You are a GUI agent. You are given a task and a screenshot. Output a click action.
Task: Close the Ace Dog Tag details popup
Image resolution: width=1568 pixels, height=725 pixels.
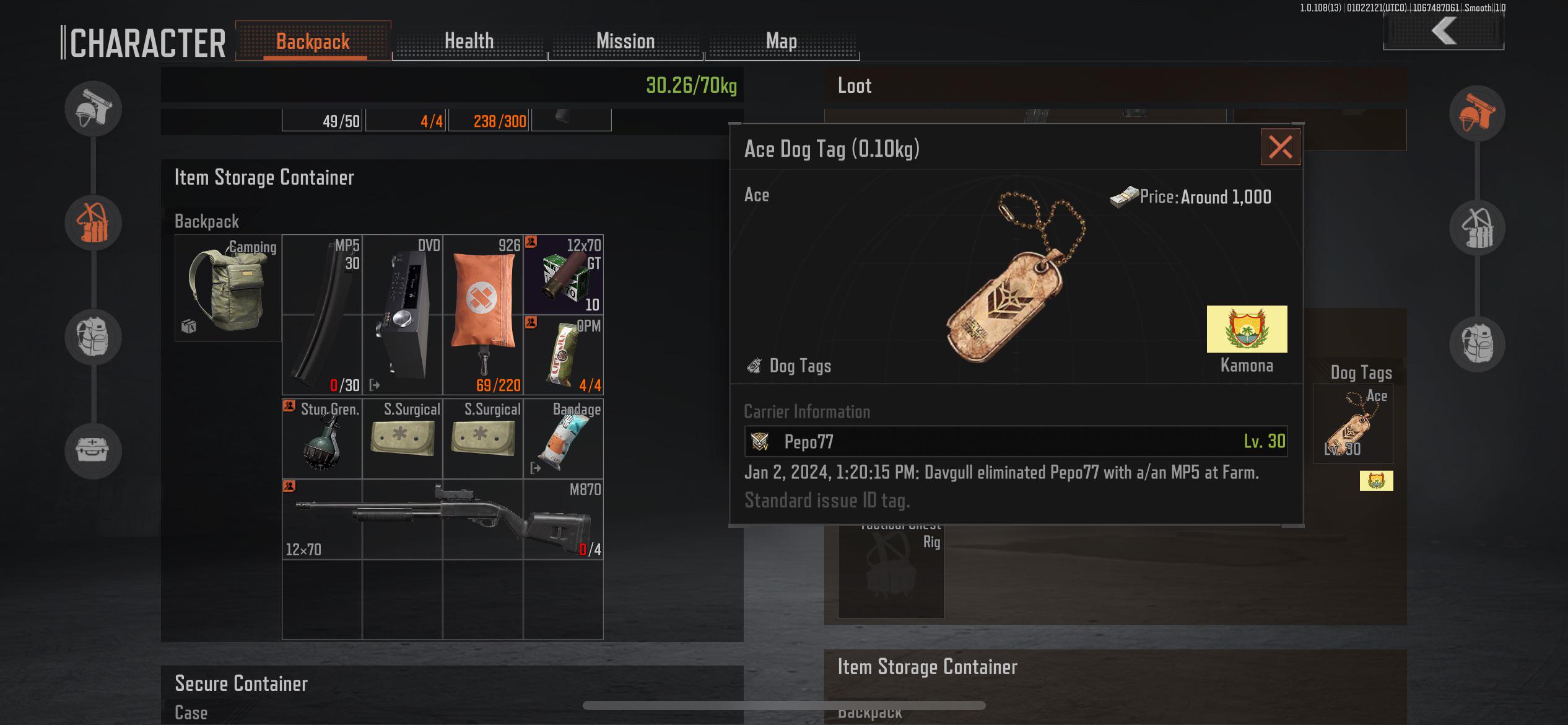(1280, 147)
